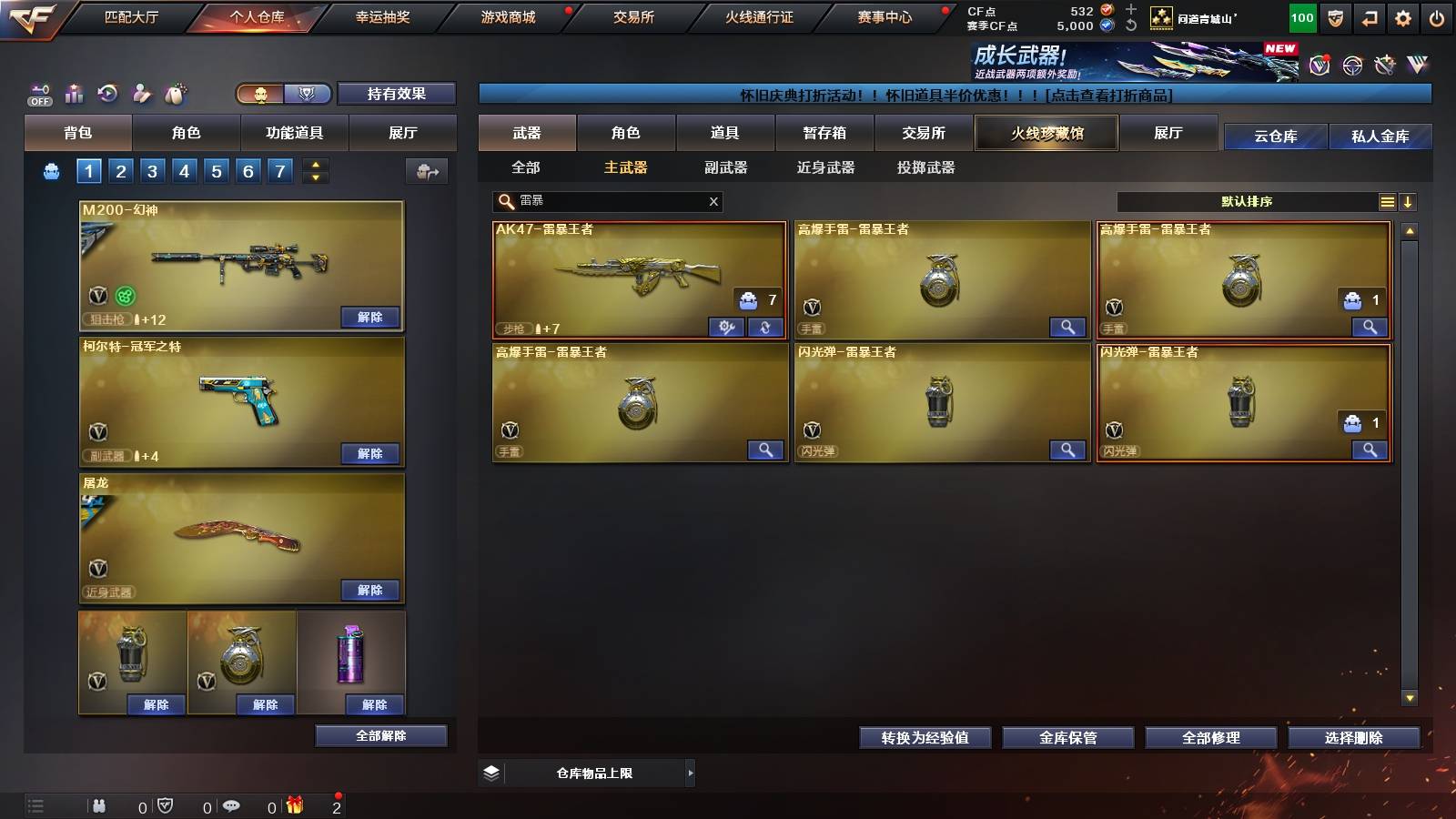This screenshot has height=819, width=1456.
Task: Open the game settings gear icon
Action: coord(1404,16)
